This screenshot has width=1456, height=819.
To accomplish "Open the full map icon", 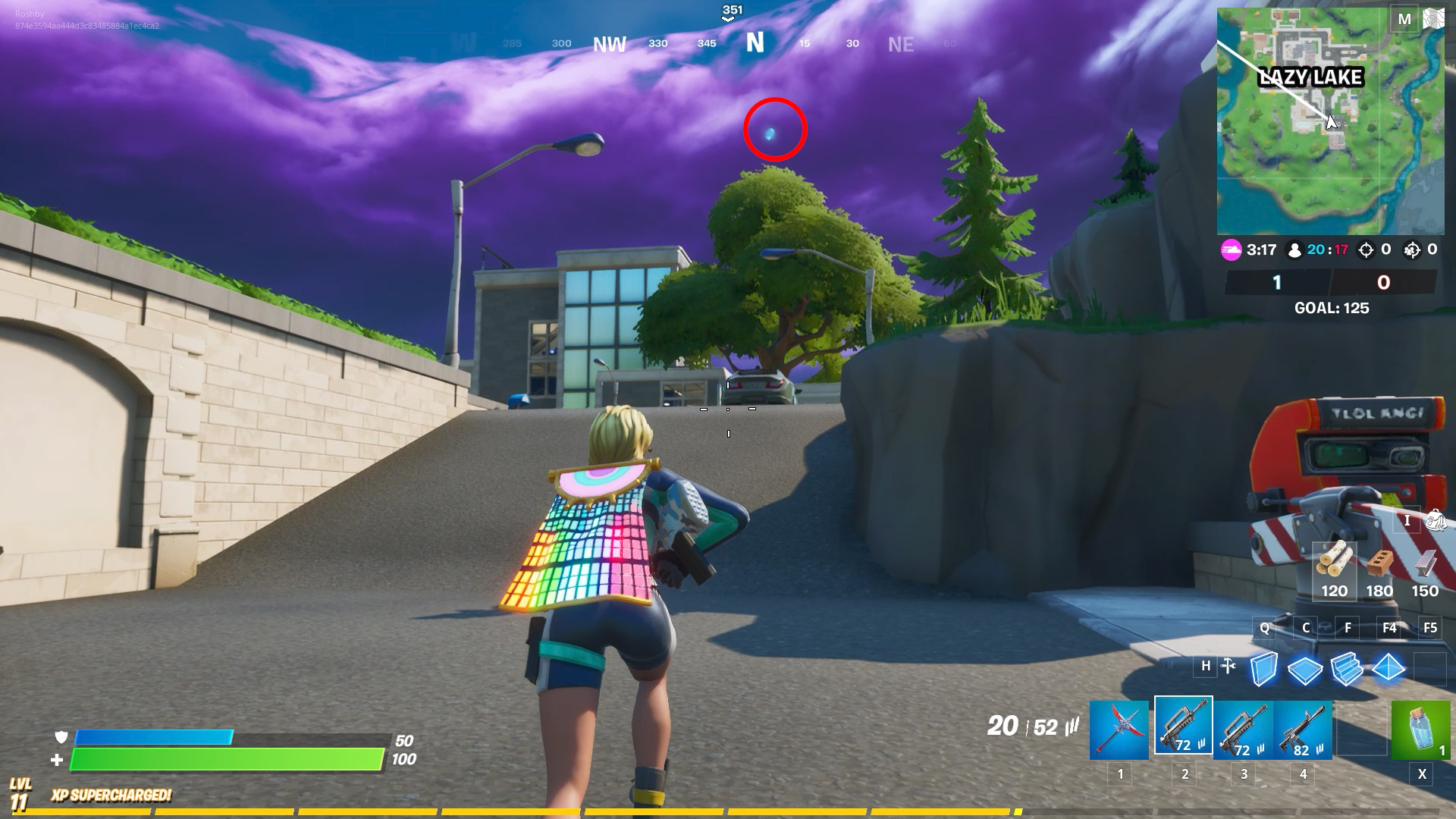I will click(1433, 19).
